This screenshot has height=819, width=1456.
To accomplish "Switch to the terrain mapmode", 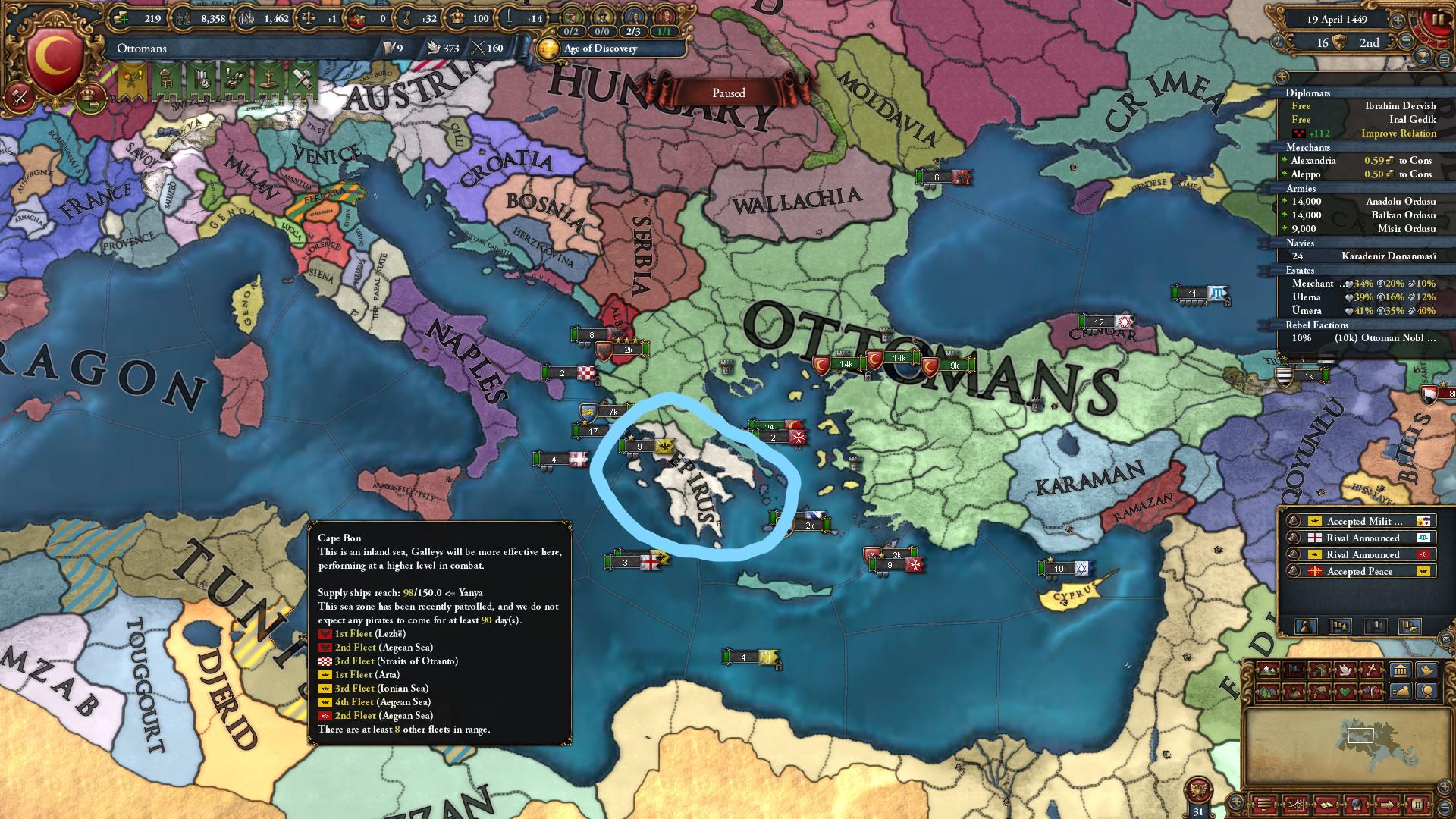I will [1268, 670].
